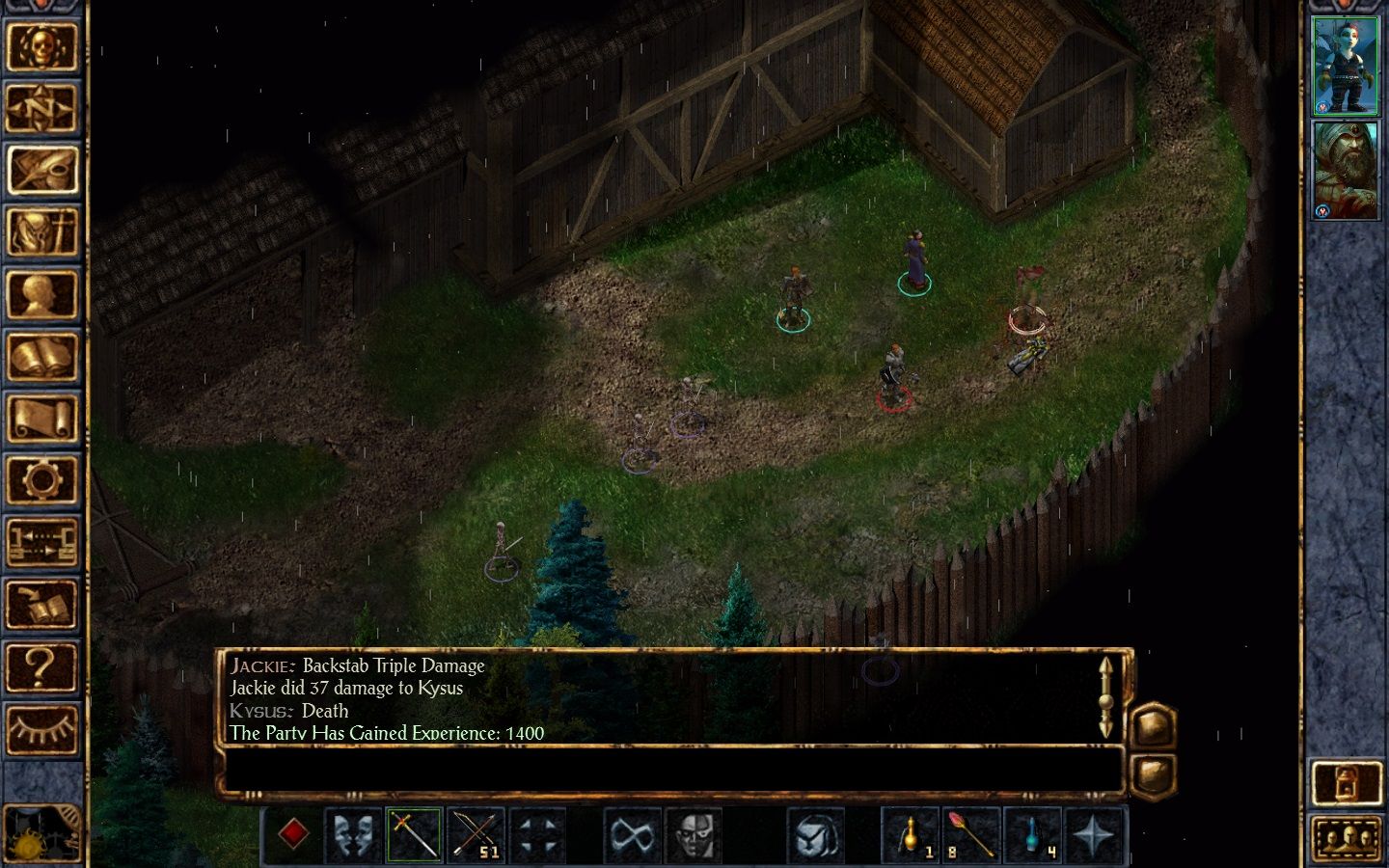Show the character record with the head icon
This screenshot has height=868, width=1389.
click(41, 294)
